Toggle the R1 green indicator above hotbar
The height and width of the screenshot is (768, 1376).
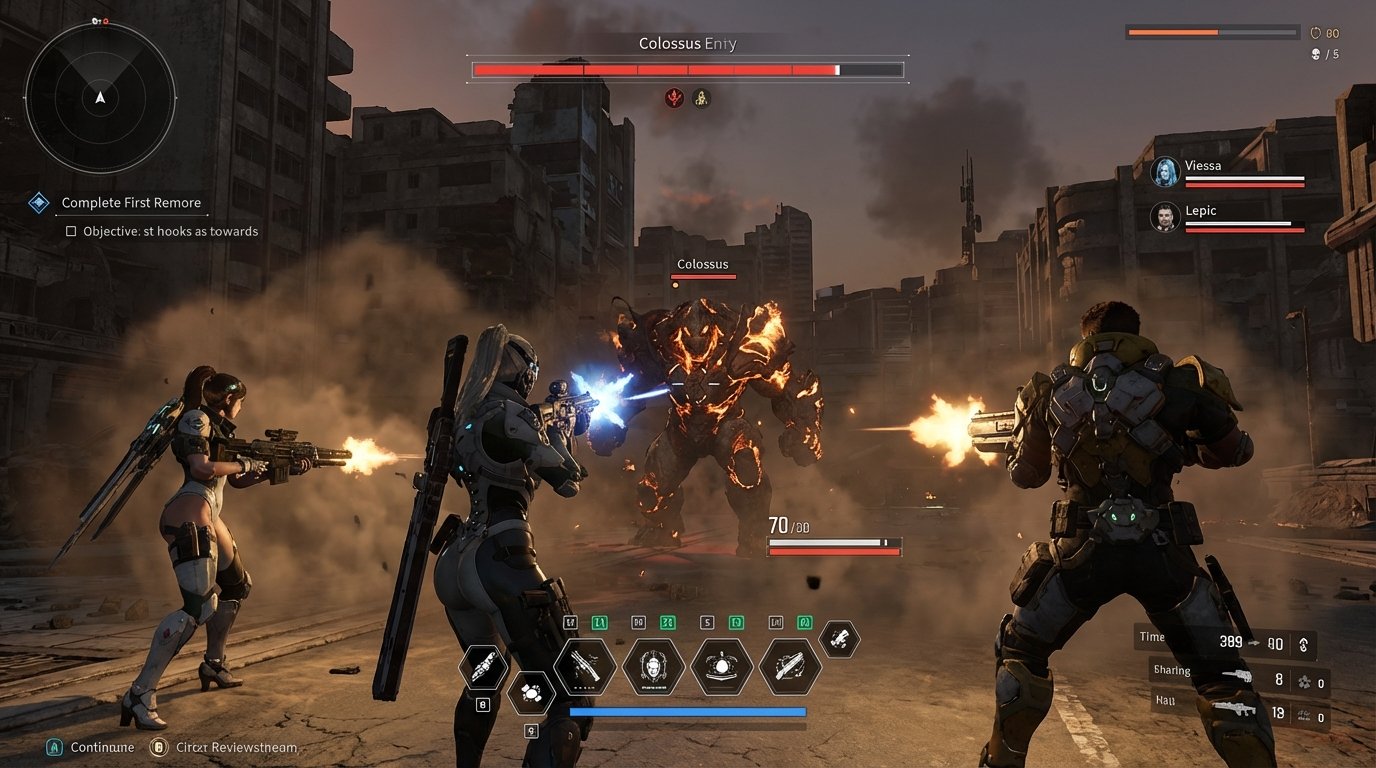805,622
